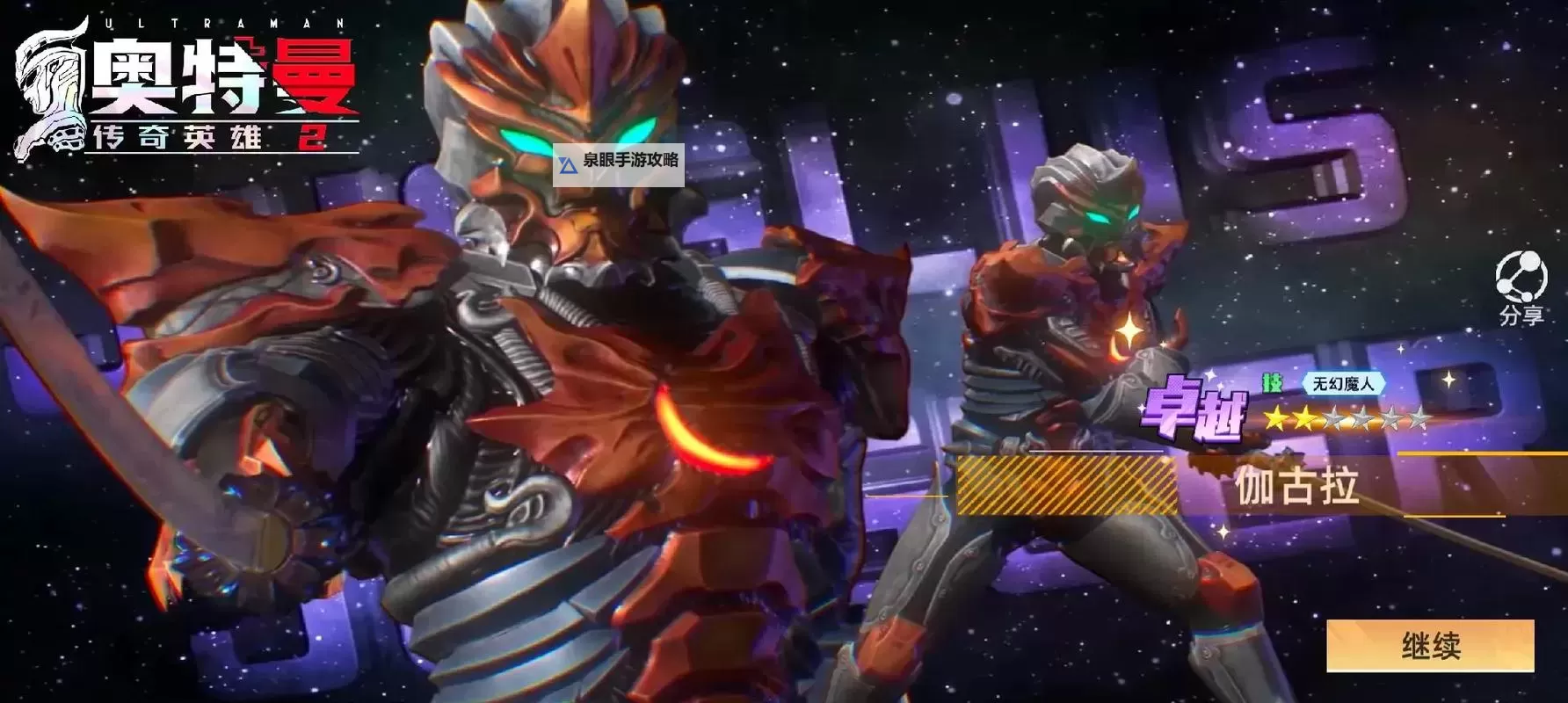This screenshot has height=703, width=1568.
Task: Click the 泉眼手游攻略 watermark overlay
Action: pos(619,162)
